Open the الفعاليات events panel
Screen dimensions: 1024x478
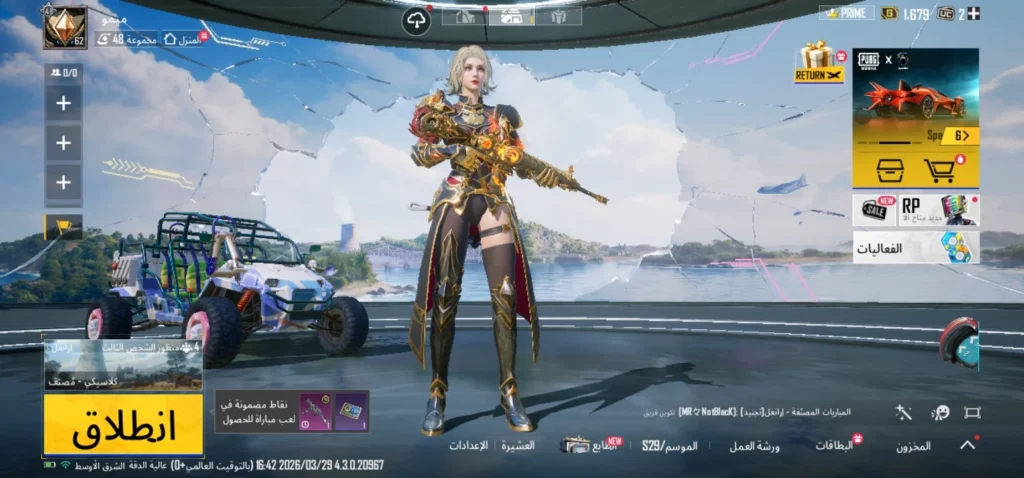click(x=915, y=247)
